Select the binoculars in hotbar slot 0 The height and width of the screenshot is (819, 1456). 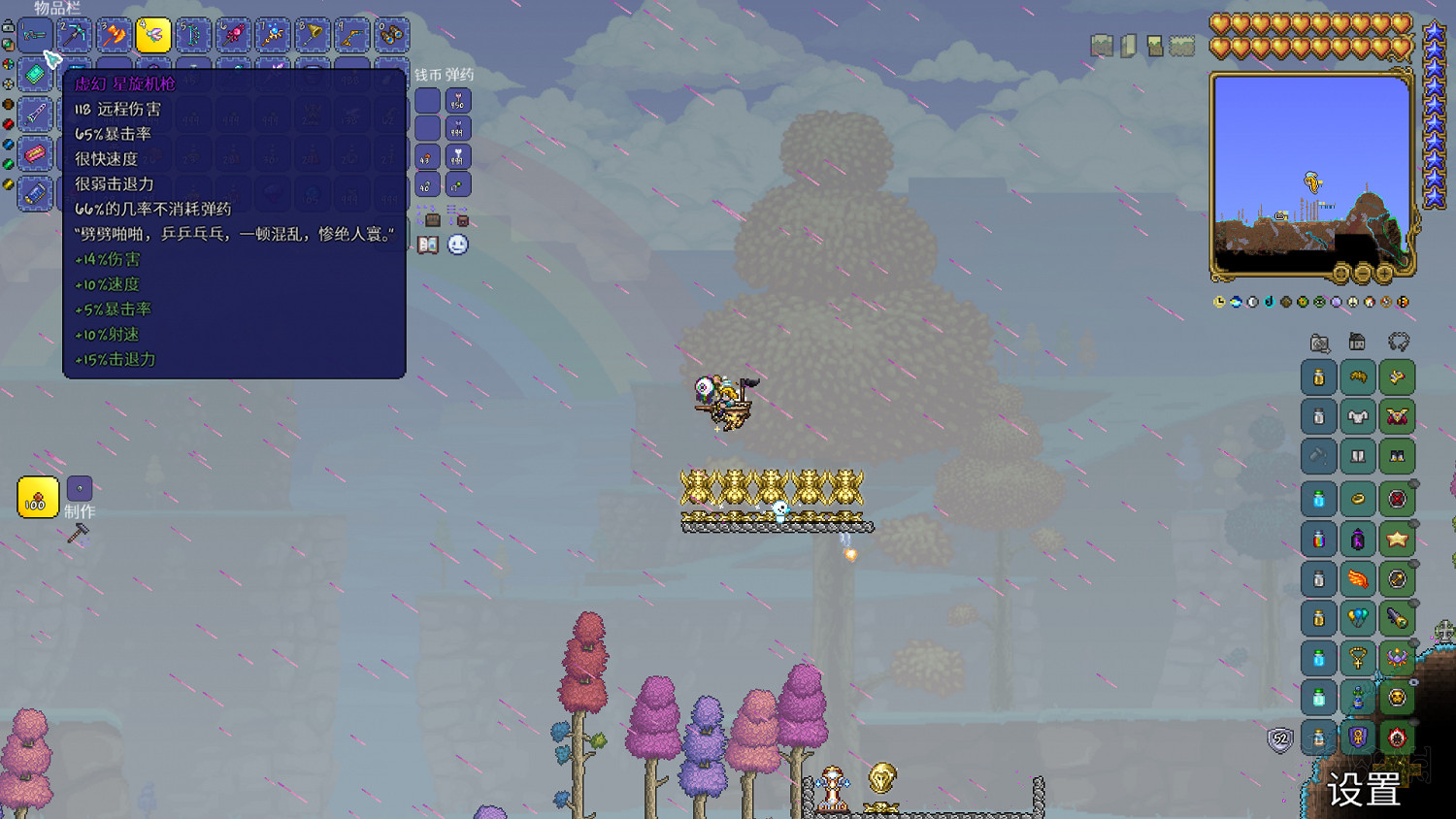click(x=391, y=36)
